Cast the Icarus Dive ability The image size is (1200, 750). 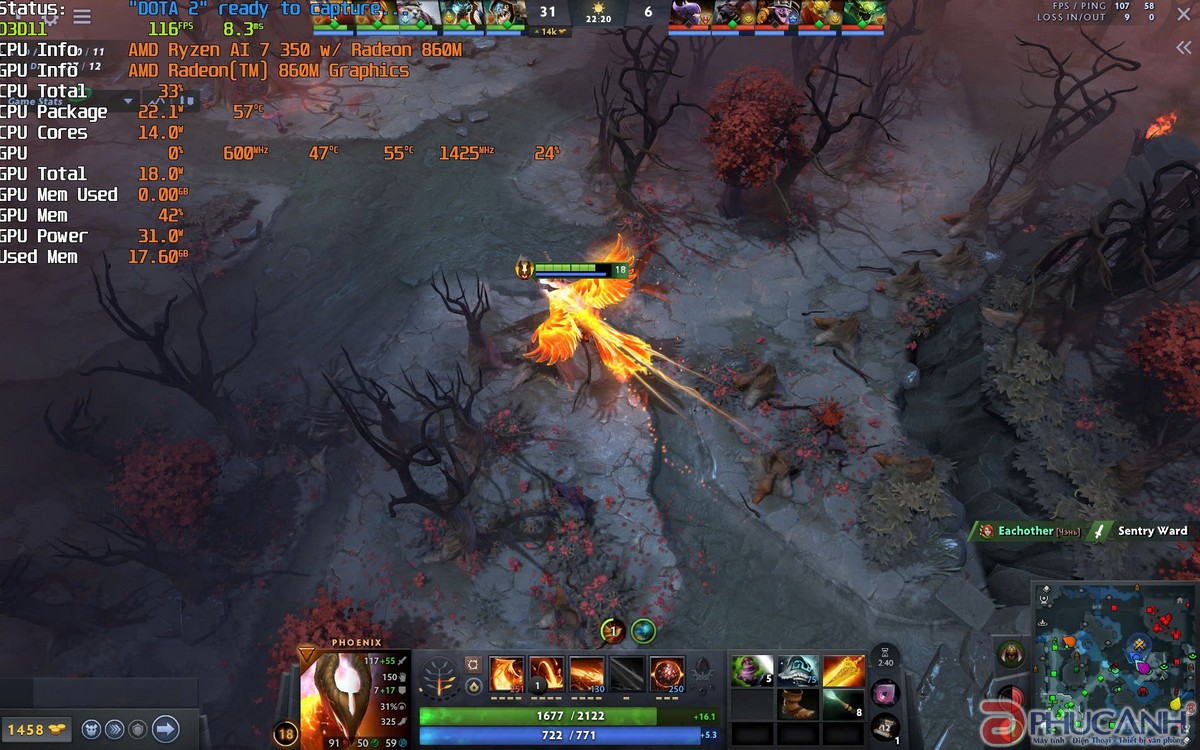point(506,674)
